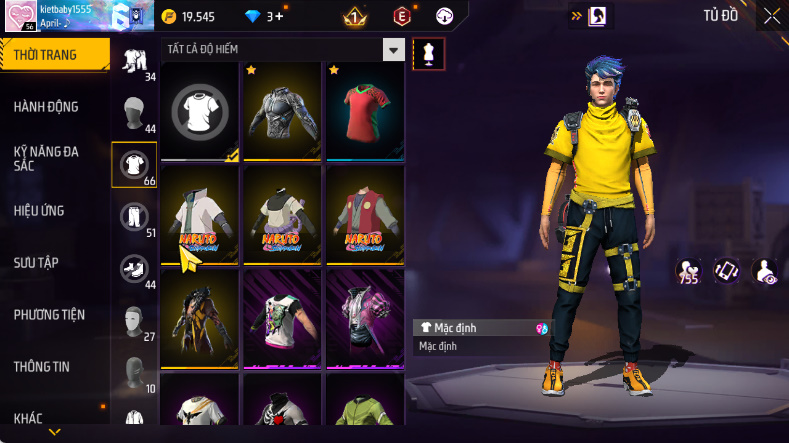Close the wardrobe with the X button

point(772,16)
